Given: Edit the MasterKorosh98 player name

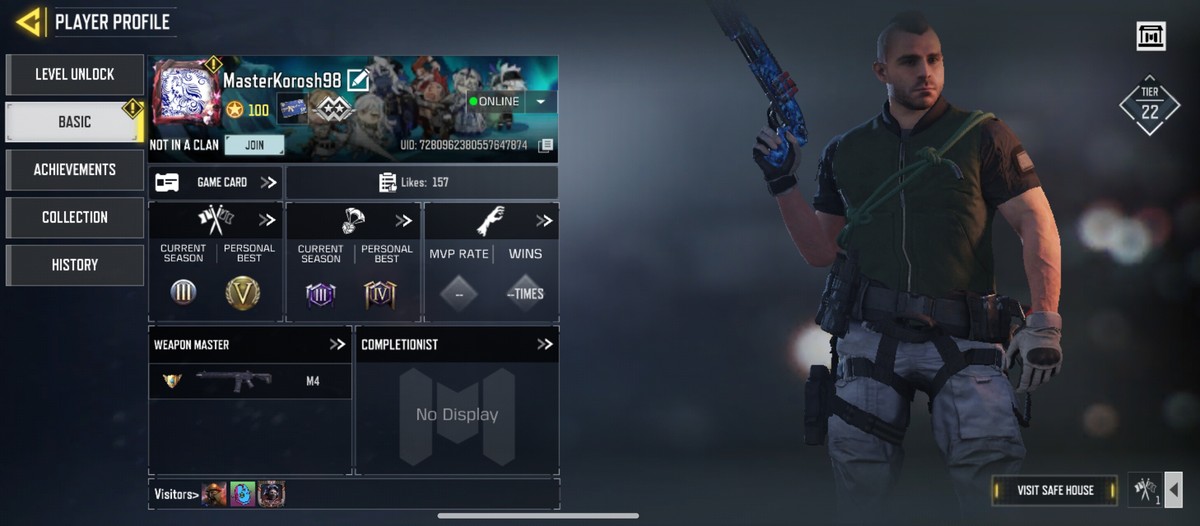Looking at the screenshot, I should [x=358, y=81].
